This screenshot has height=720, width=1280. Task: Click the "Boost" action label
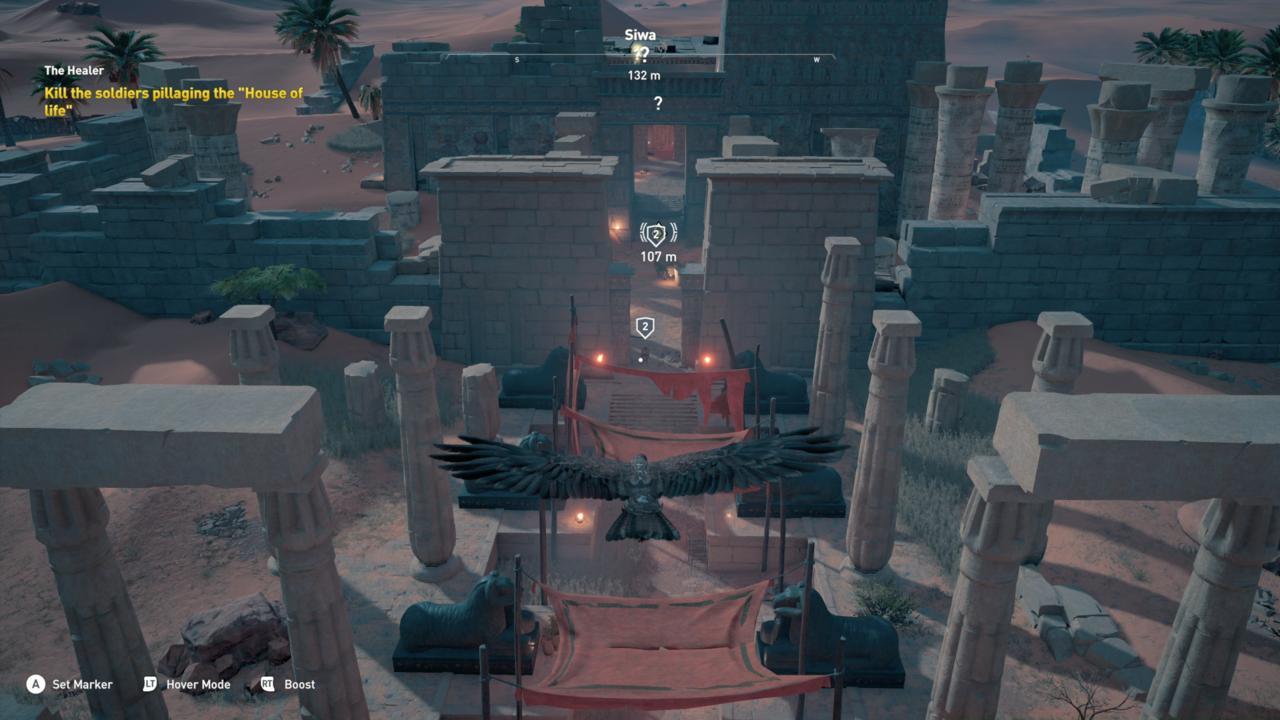tap(301, 684)
